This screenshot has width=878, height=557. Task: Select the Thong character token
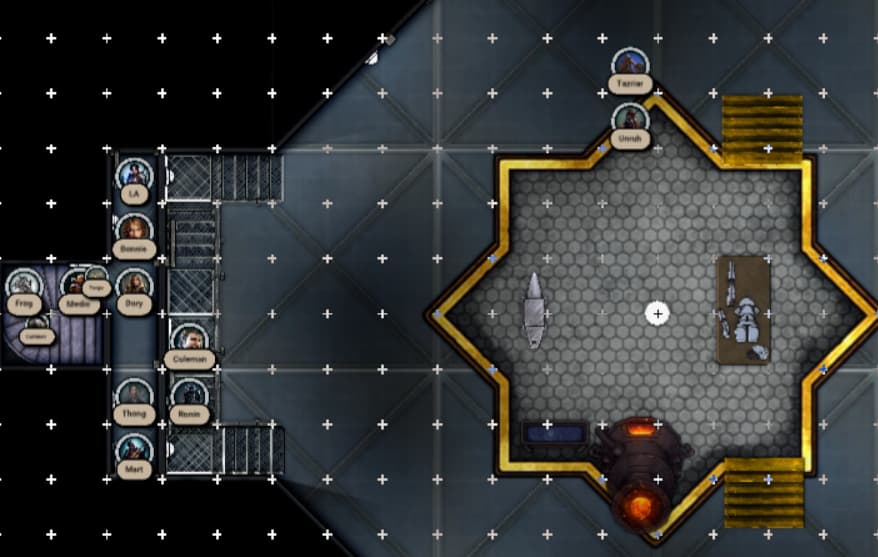[x=134, y=397]
